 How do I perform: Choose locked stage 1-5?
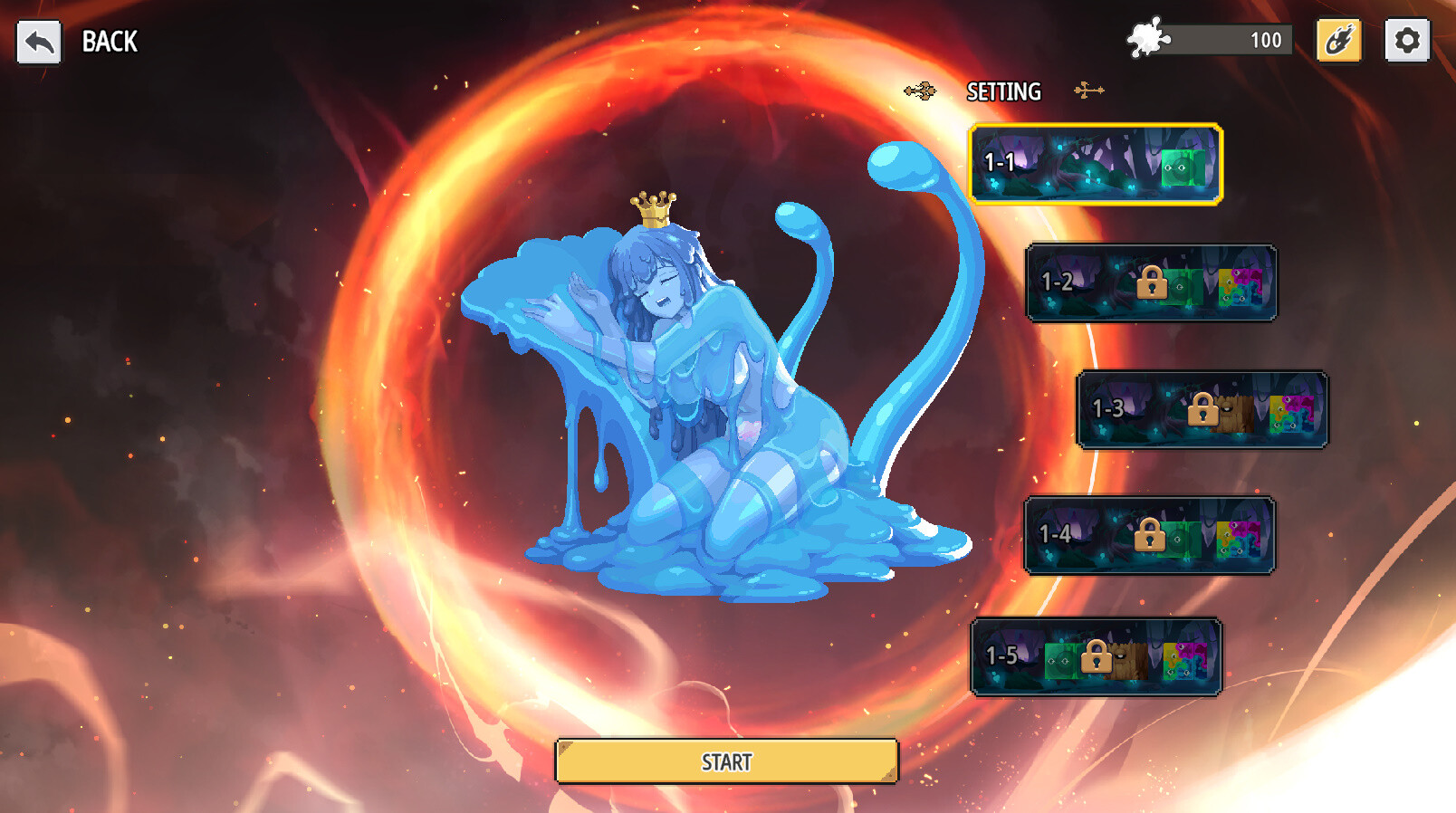(x=1096, y=656)
